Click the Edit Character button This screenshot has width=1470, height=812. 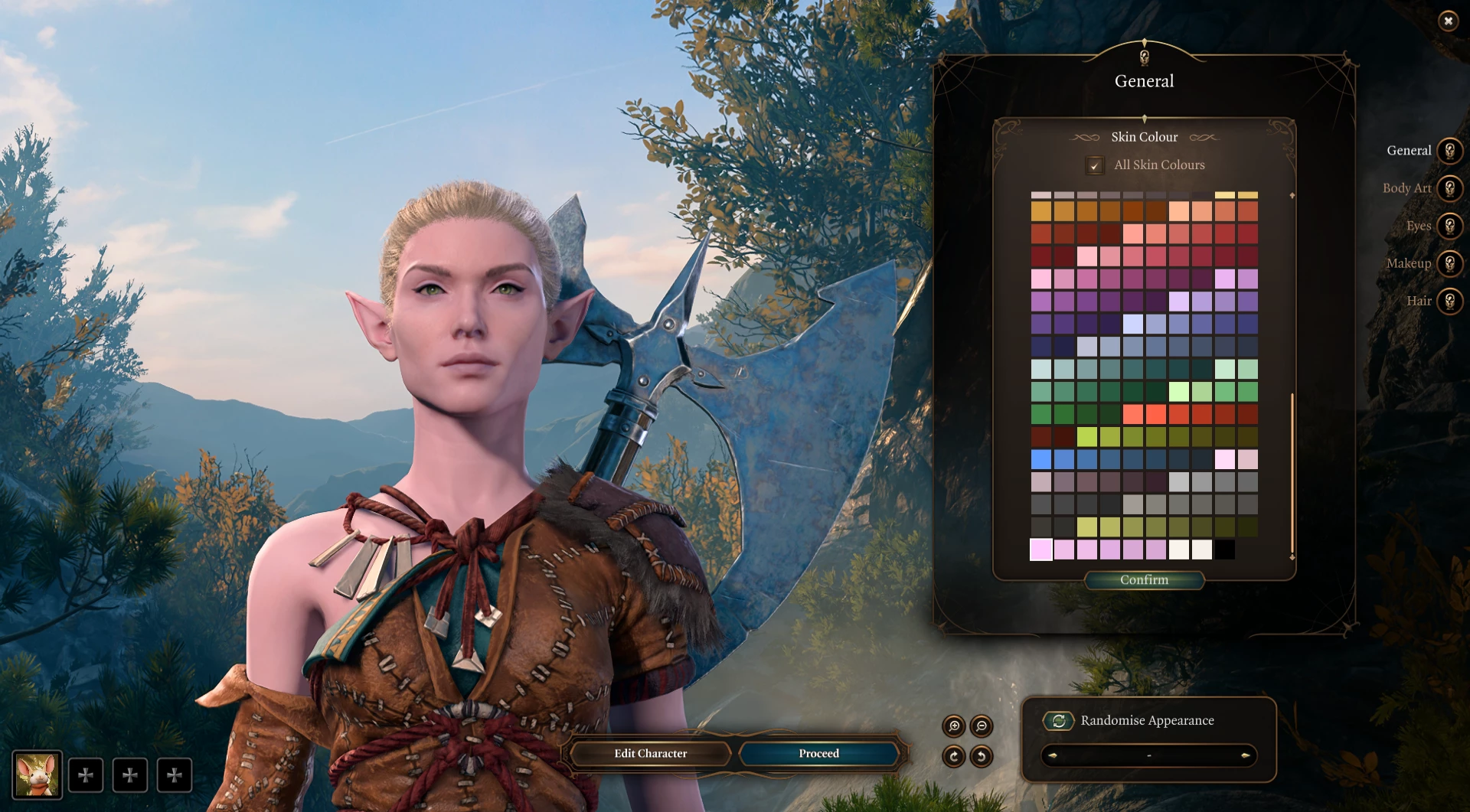[650, 754]
